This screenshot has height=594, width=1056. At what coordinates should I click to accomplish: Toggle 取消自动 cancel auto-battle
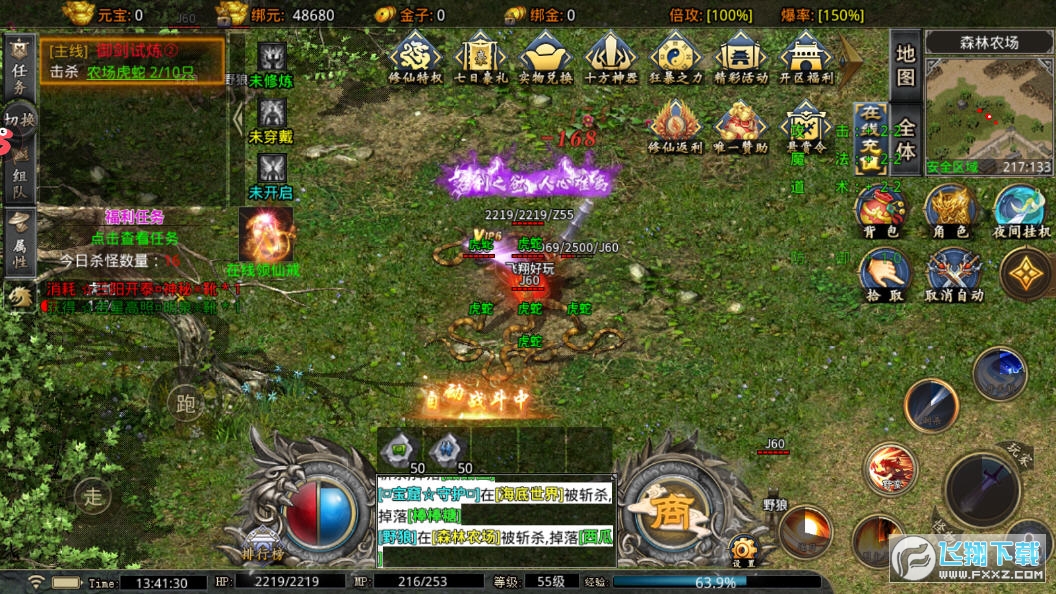(x=952, y=275)
